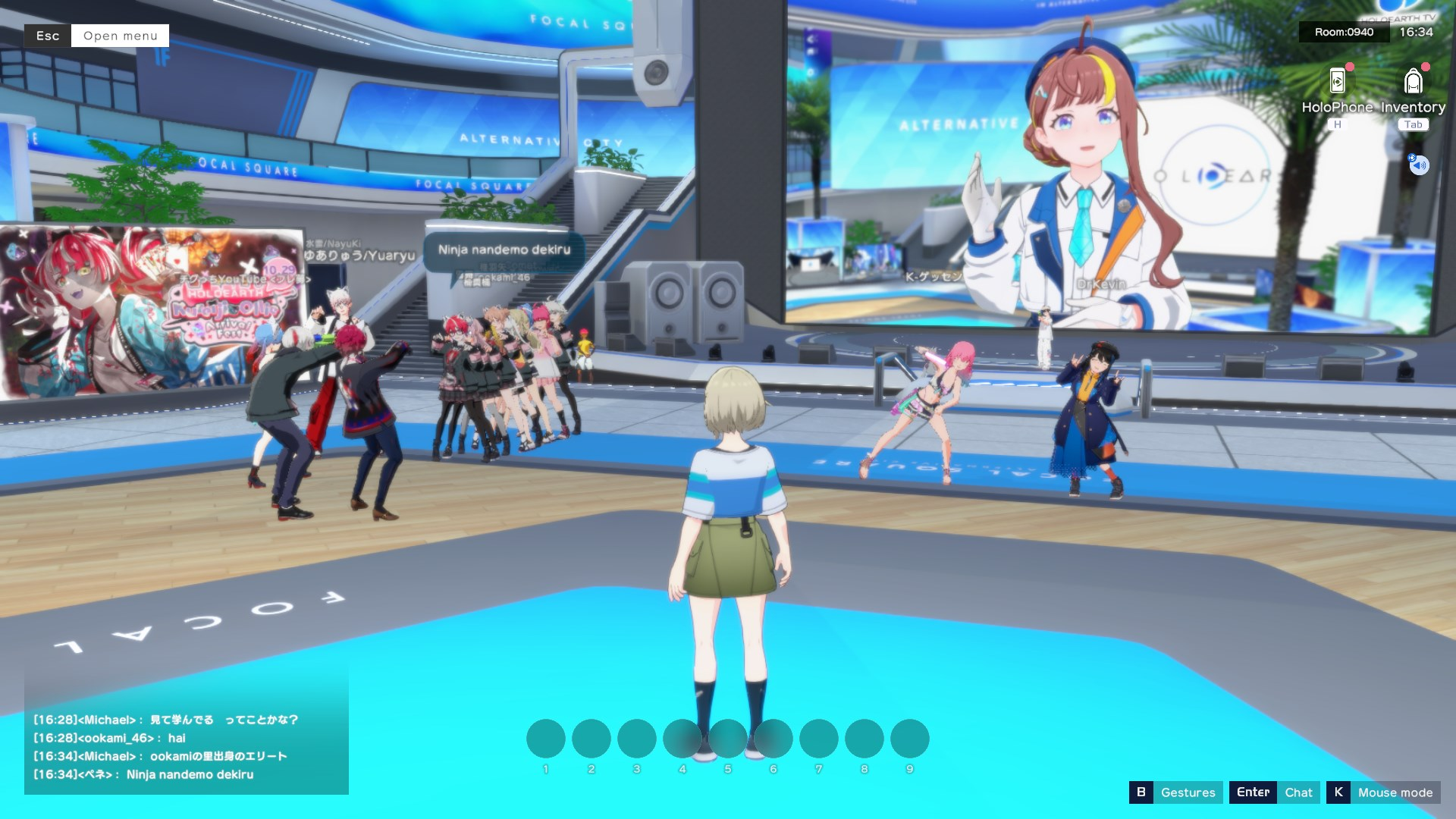Open the Gestures panel
The height and width of the screenshot is (819, 1456).
(x=1187, y=792)
